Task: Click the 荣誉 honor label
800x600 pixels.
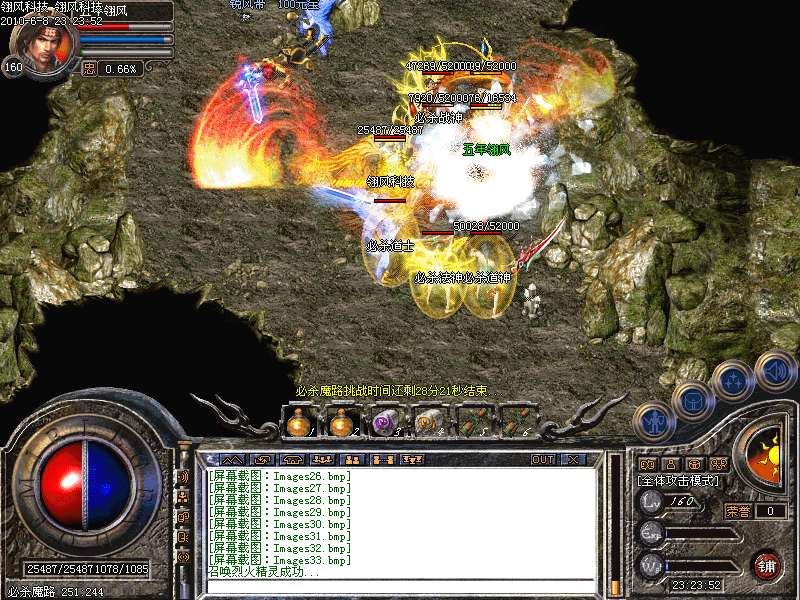Action: click(737, 511)
